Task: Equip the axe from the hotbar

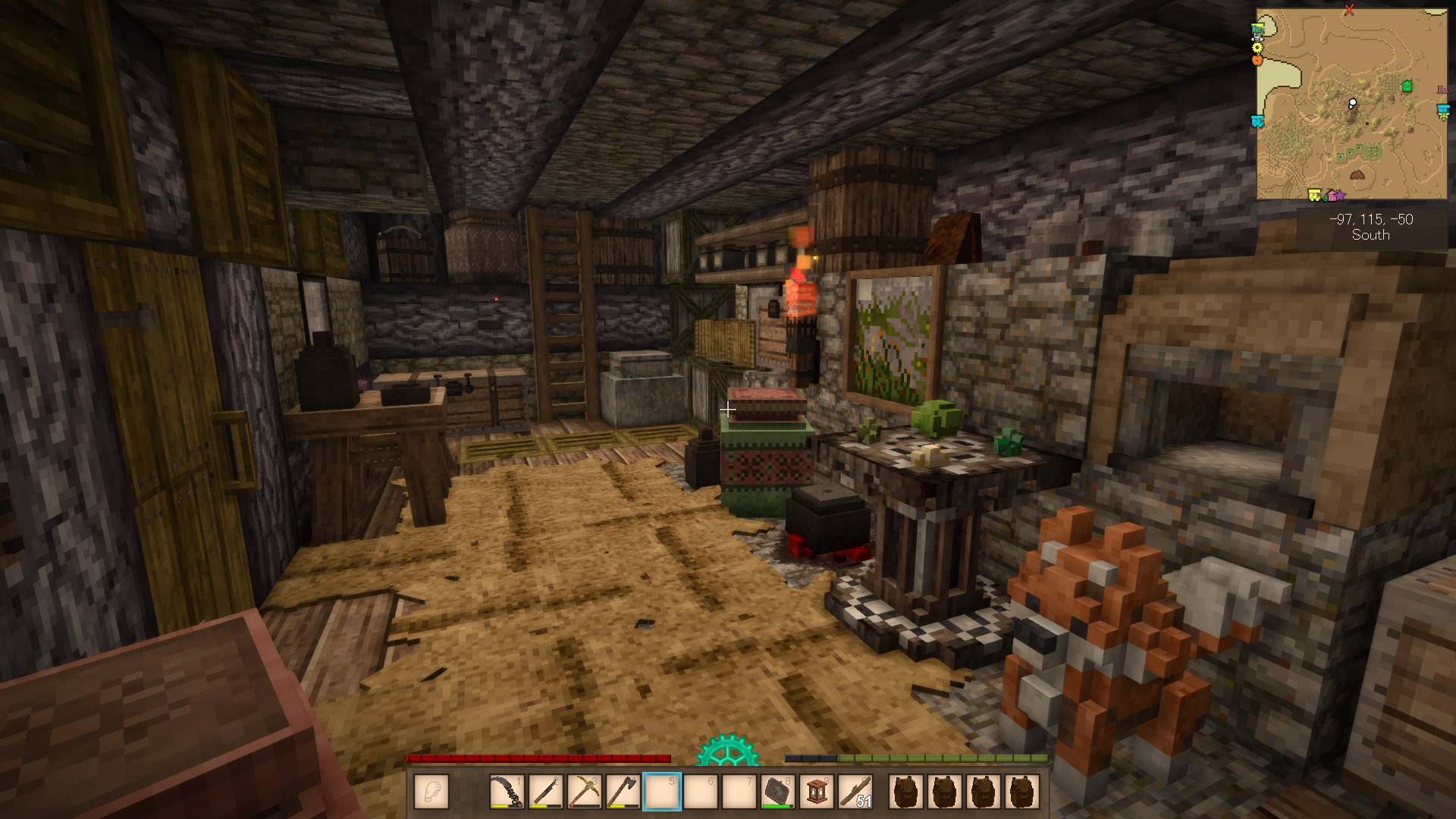Action: (x=623, y=792)
